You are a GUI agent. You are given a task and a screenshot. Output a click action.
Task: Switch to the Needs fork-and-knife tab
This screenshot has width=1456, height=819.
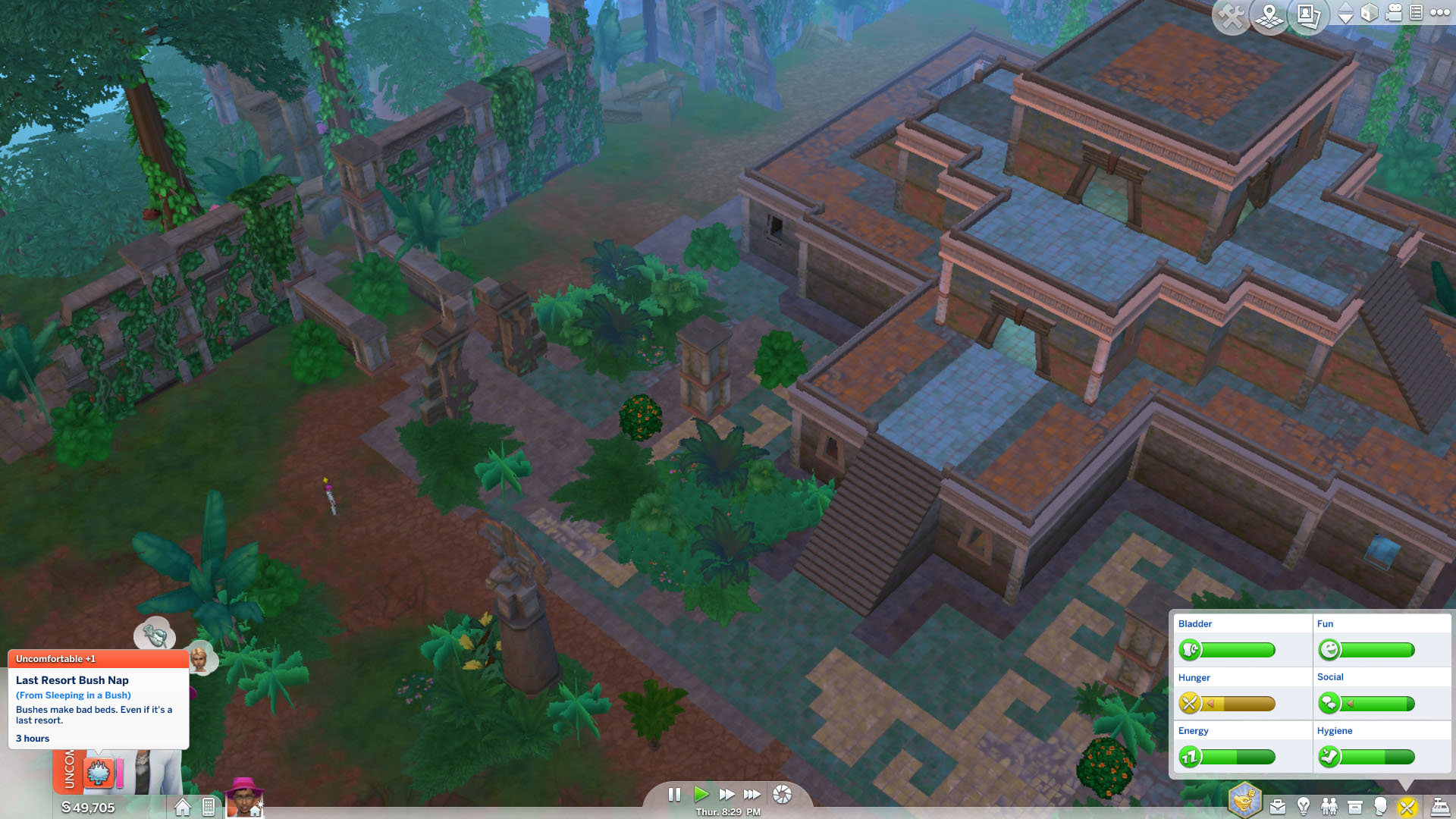1407,806
